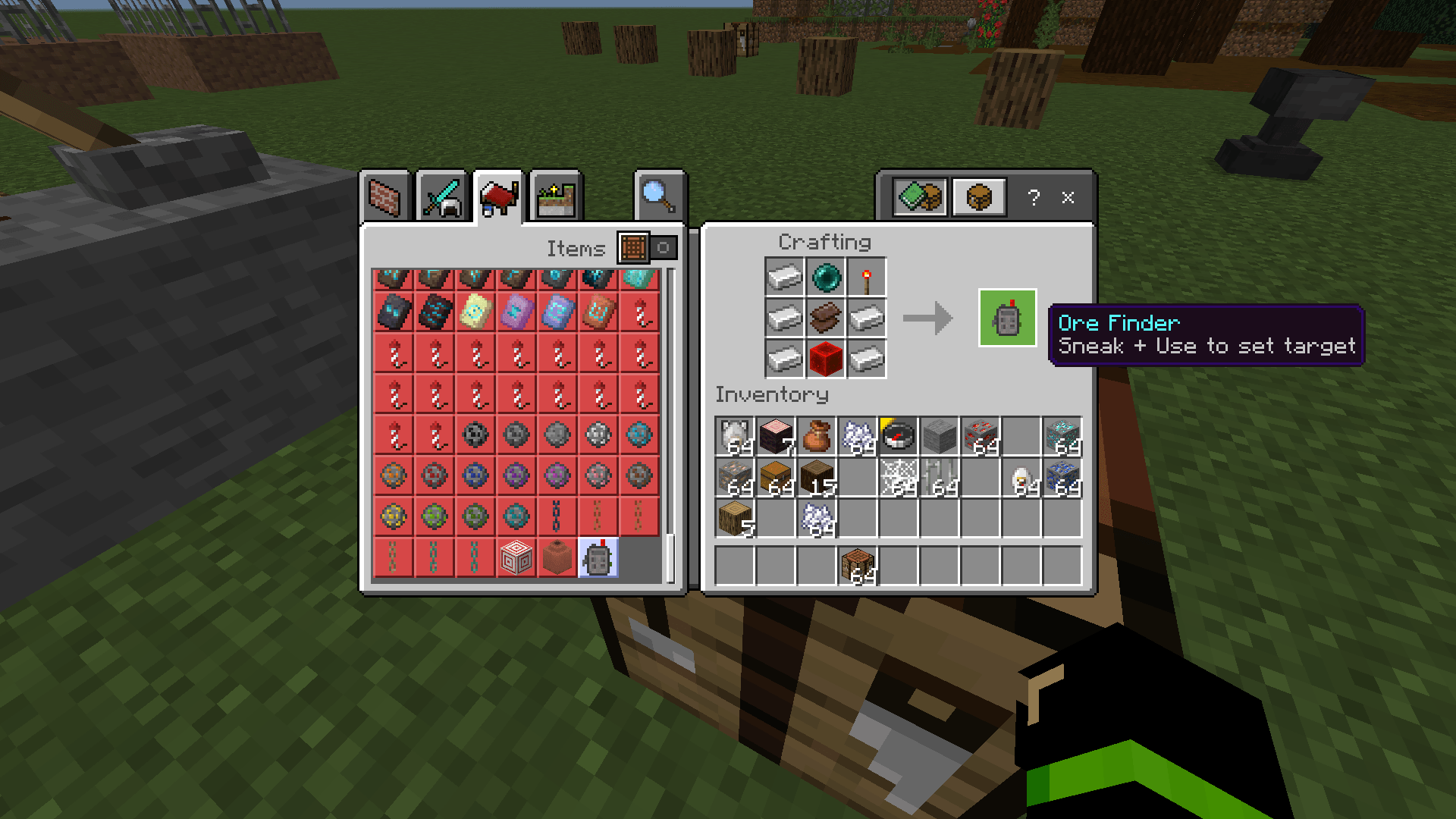Image resolution: width=1456 pixels, height=819 pixels.
Task: Grab the saddle from the crafting grid
Action: [x=826, y=317]
